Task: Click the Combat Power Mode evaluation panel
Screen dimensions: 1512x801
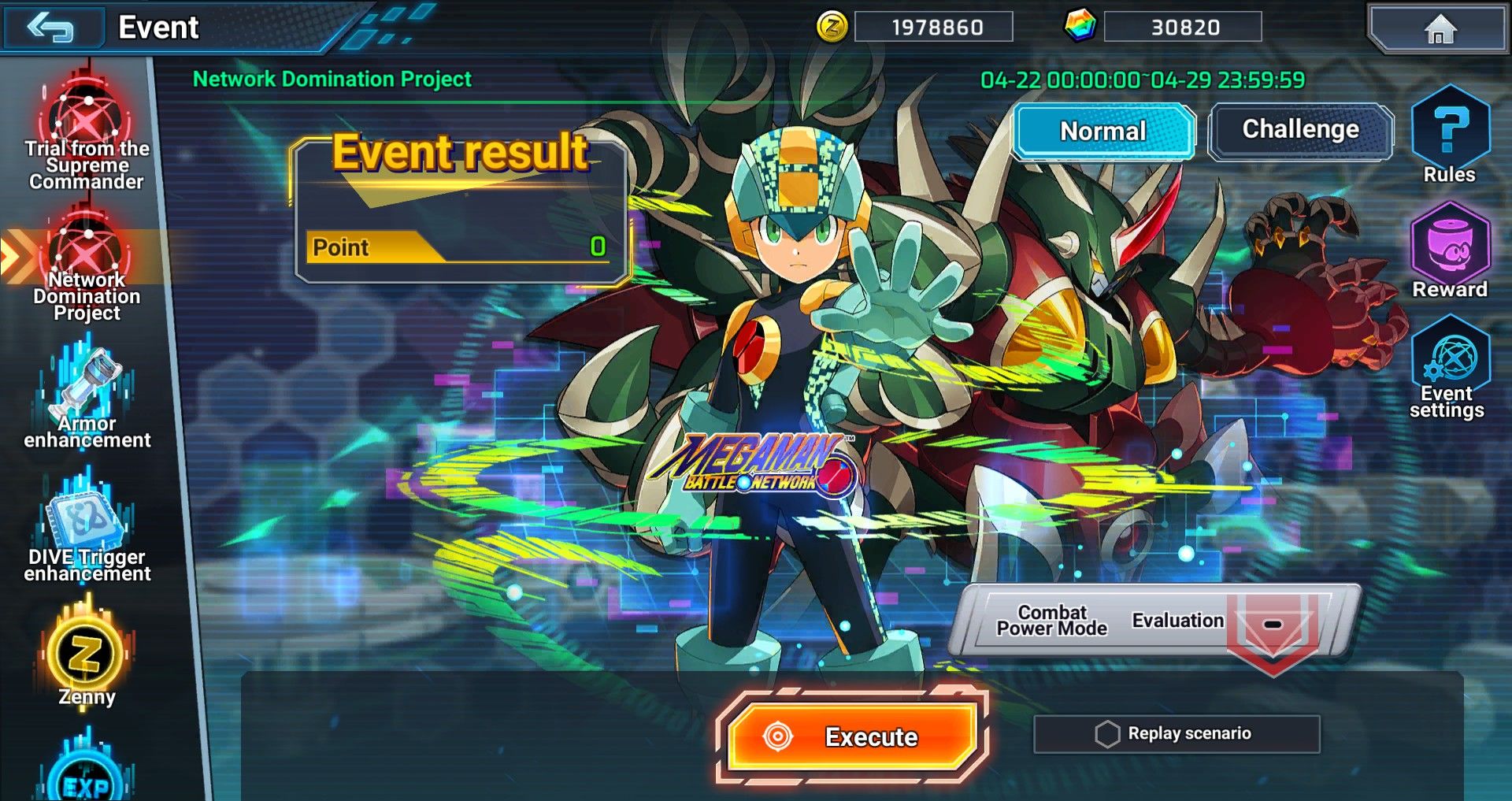Action: tap(1154, 621)
